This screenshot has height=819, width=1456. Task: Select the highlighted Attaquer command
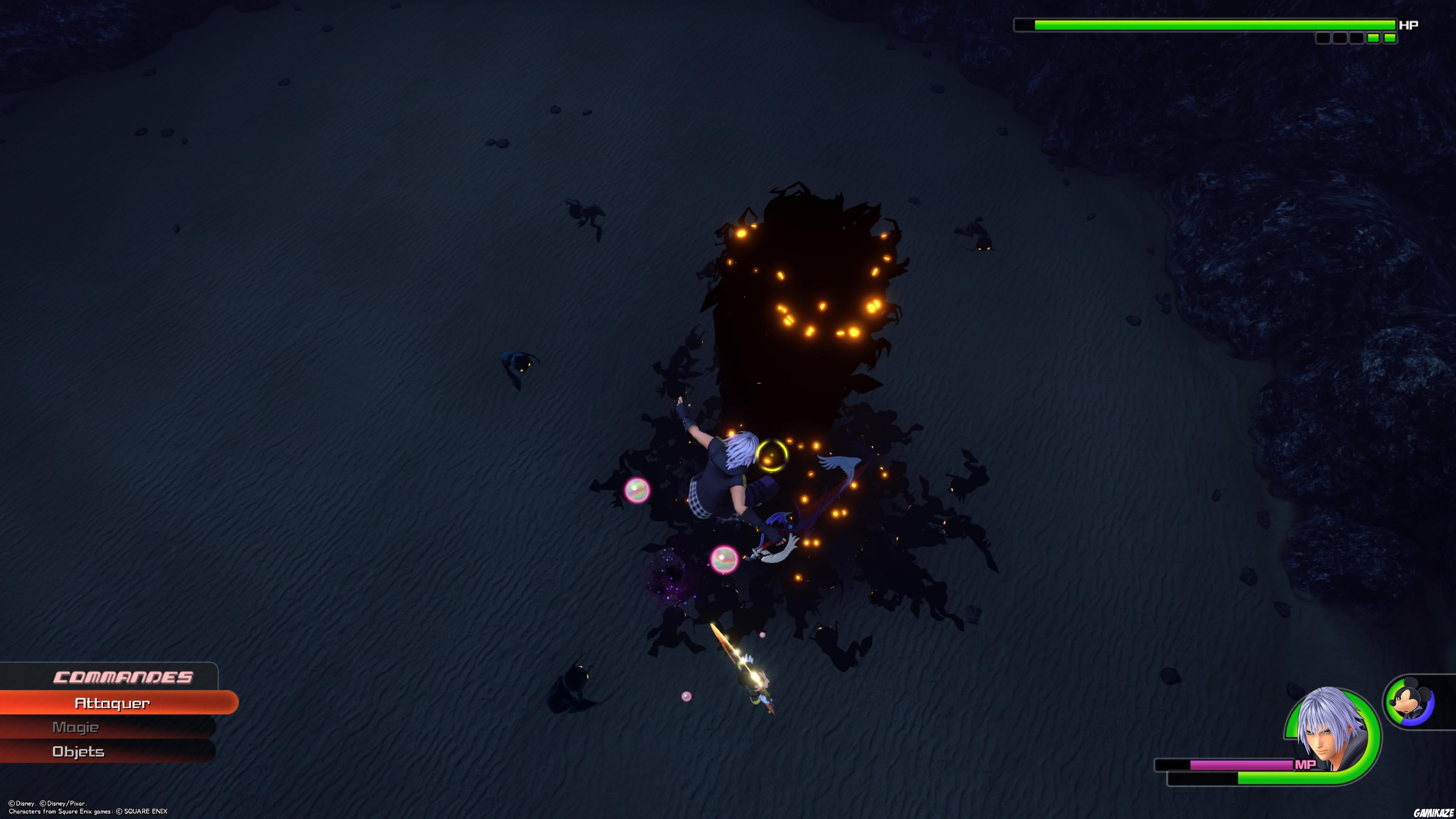click(x=113, y=703)
